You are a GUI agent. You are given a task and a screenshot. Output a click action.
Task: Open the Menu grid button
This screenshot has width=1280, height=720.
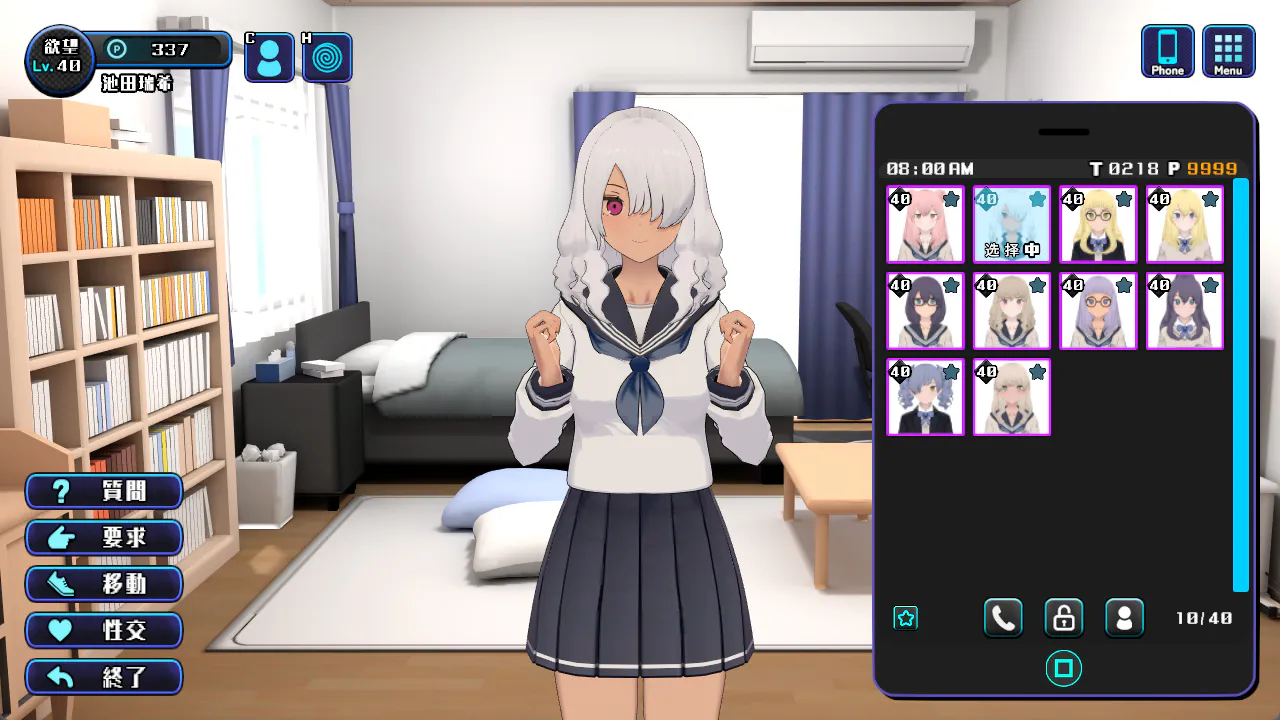click(x=1228, y=52)
